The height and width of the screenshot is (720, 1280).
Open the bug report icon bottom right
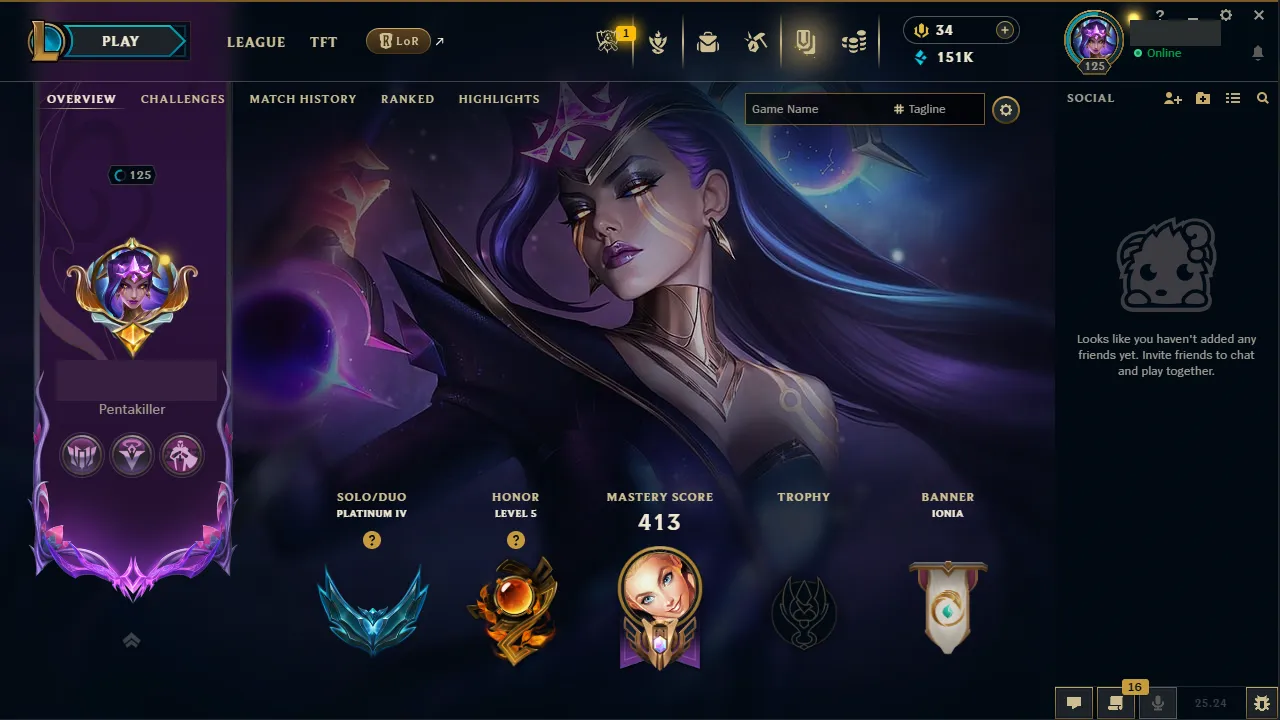1262,703
